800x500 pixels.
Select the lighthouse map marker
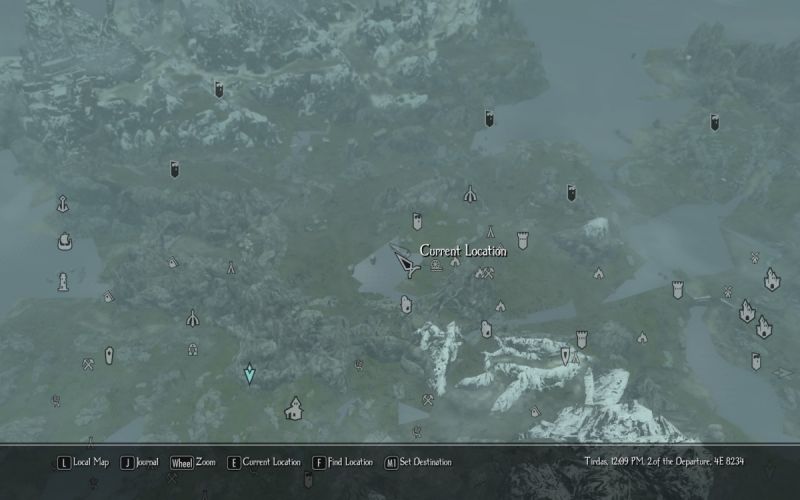(63, 282)
